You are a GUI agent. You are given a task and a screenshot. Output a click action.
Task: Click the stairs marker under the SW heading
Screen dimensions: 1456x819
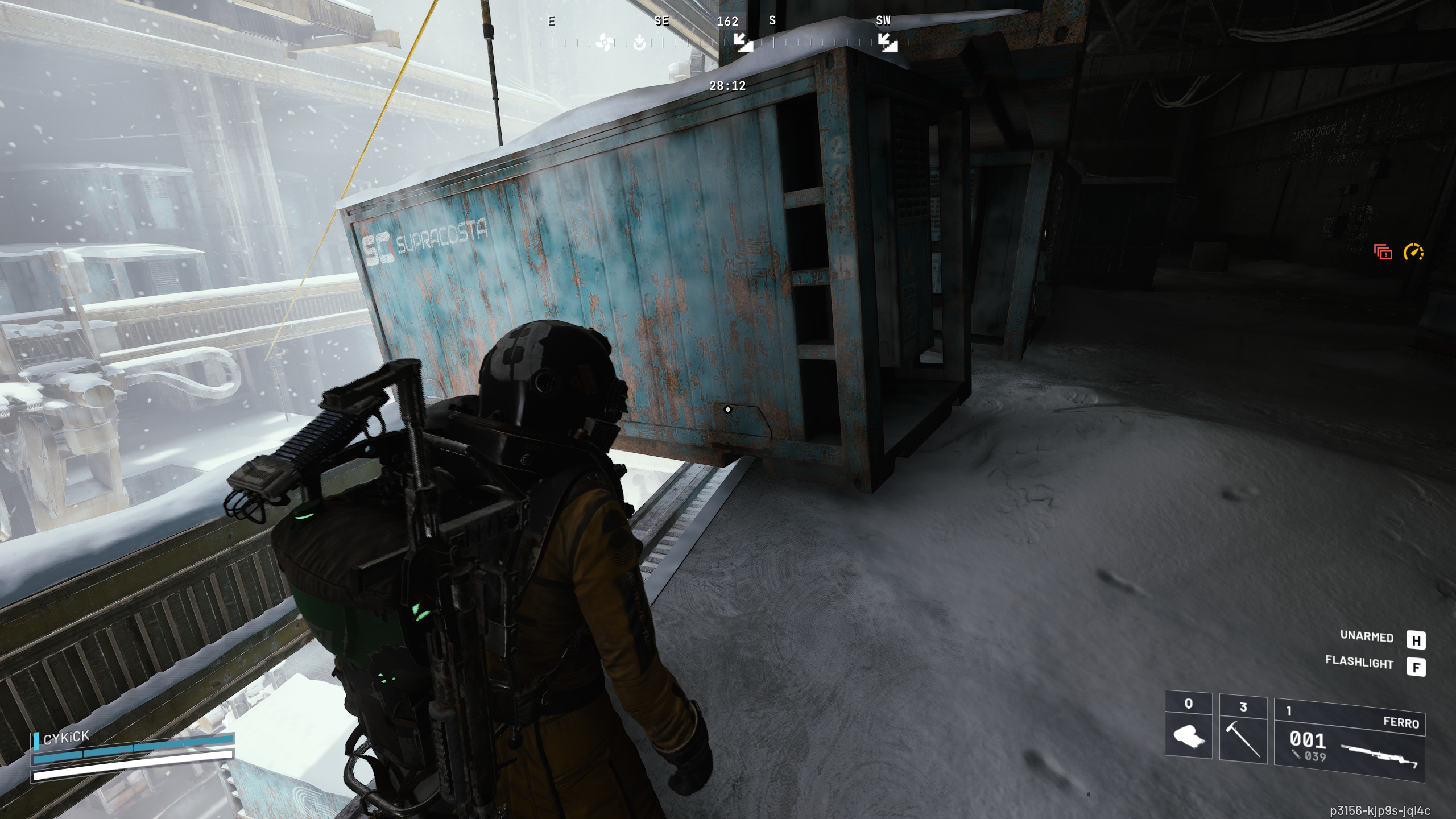tap(888, 43)
